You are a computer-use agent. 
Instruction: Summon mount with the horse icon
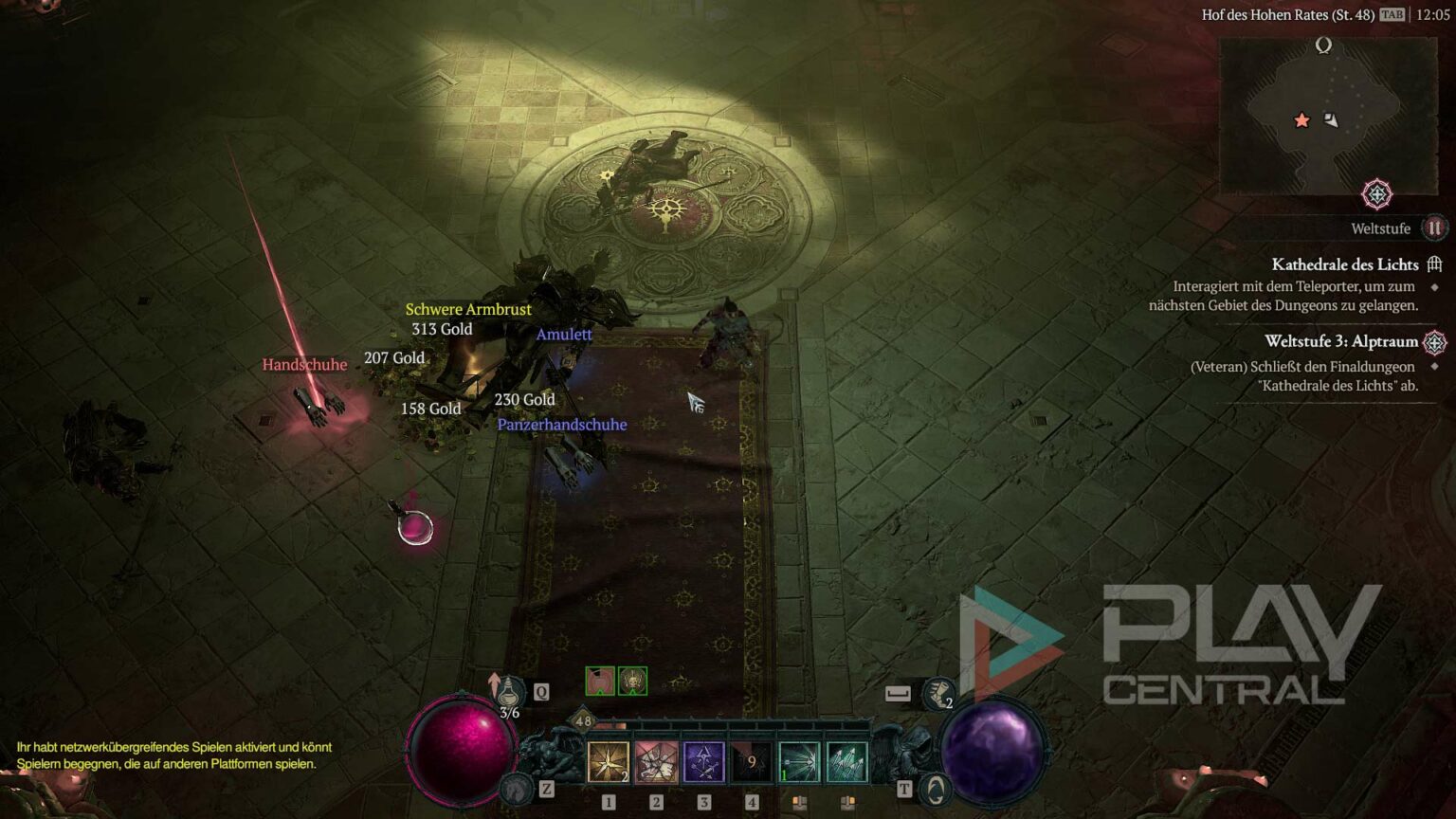click(517, 789)
